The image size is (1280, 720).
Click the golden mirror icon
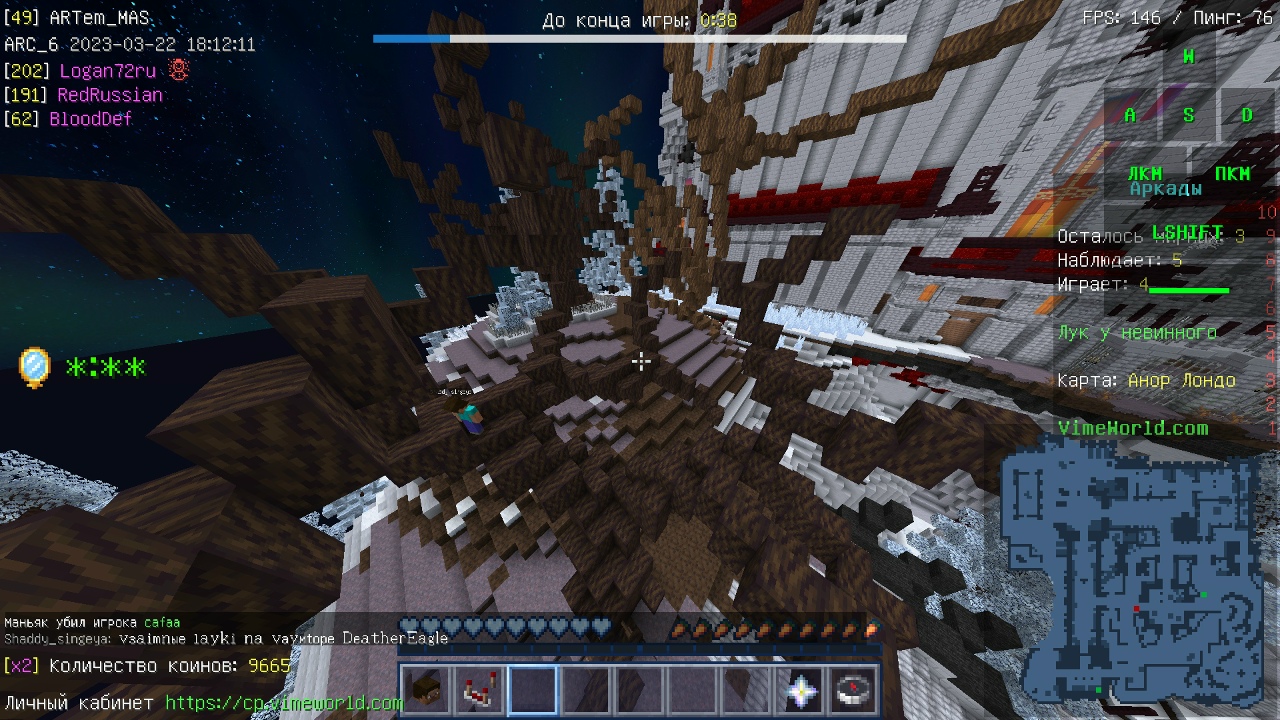pos(34,367)
